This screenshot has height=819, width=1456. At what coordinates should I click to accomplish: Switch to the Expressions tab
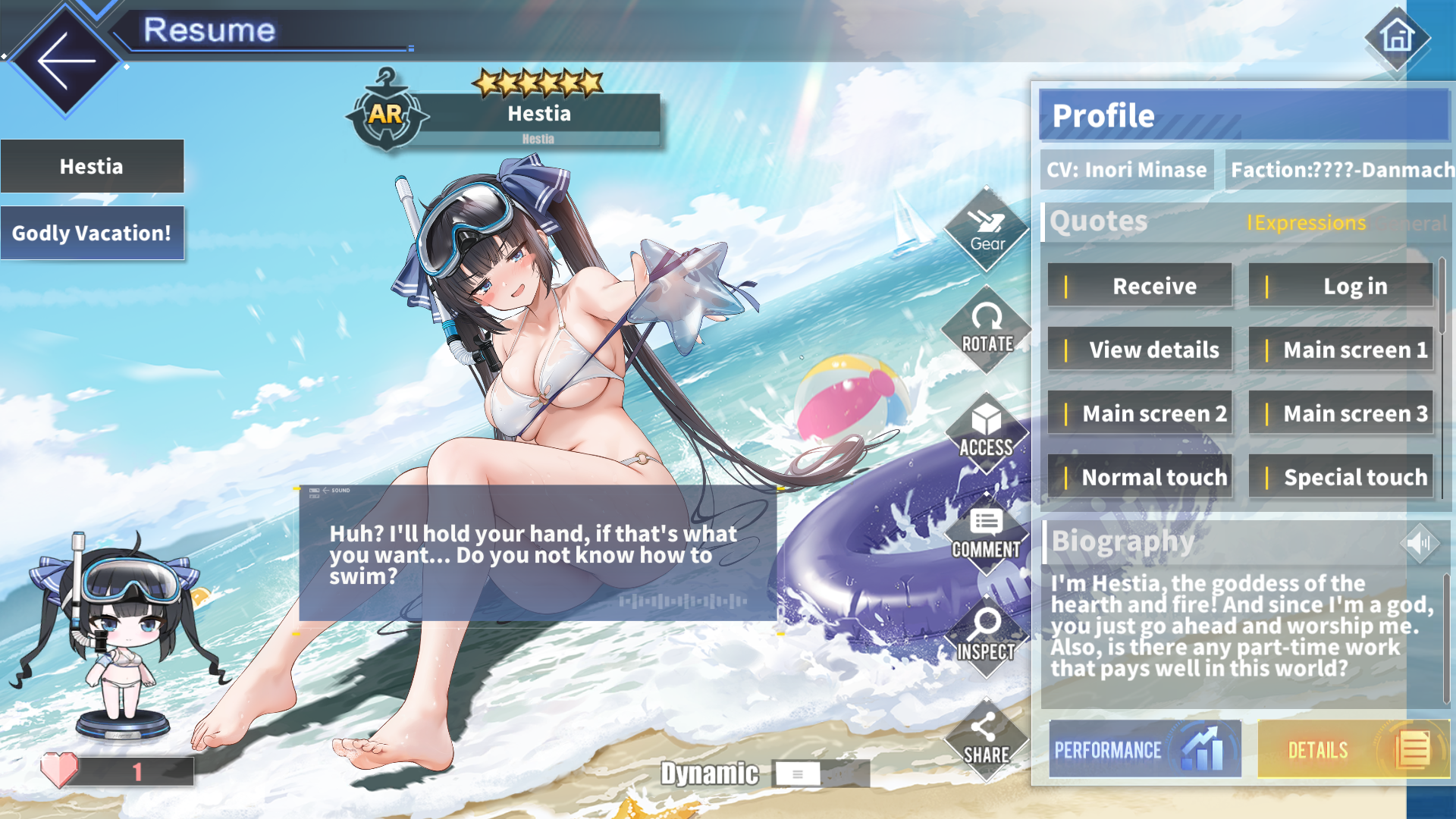1307,223
